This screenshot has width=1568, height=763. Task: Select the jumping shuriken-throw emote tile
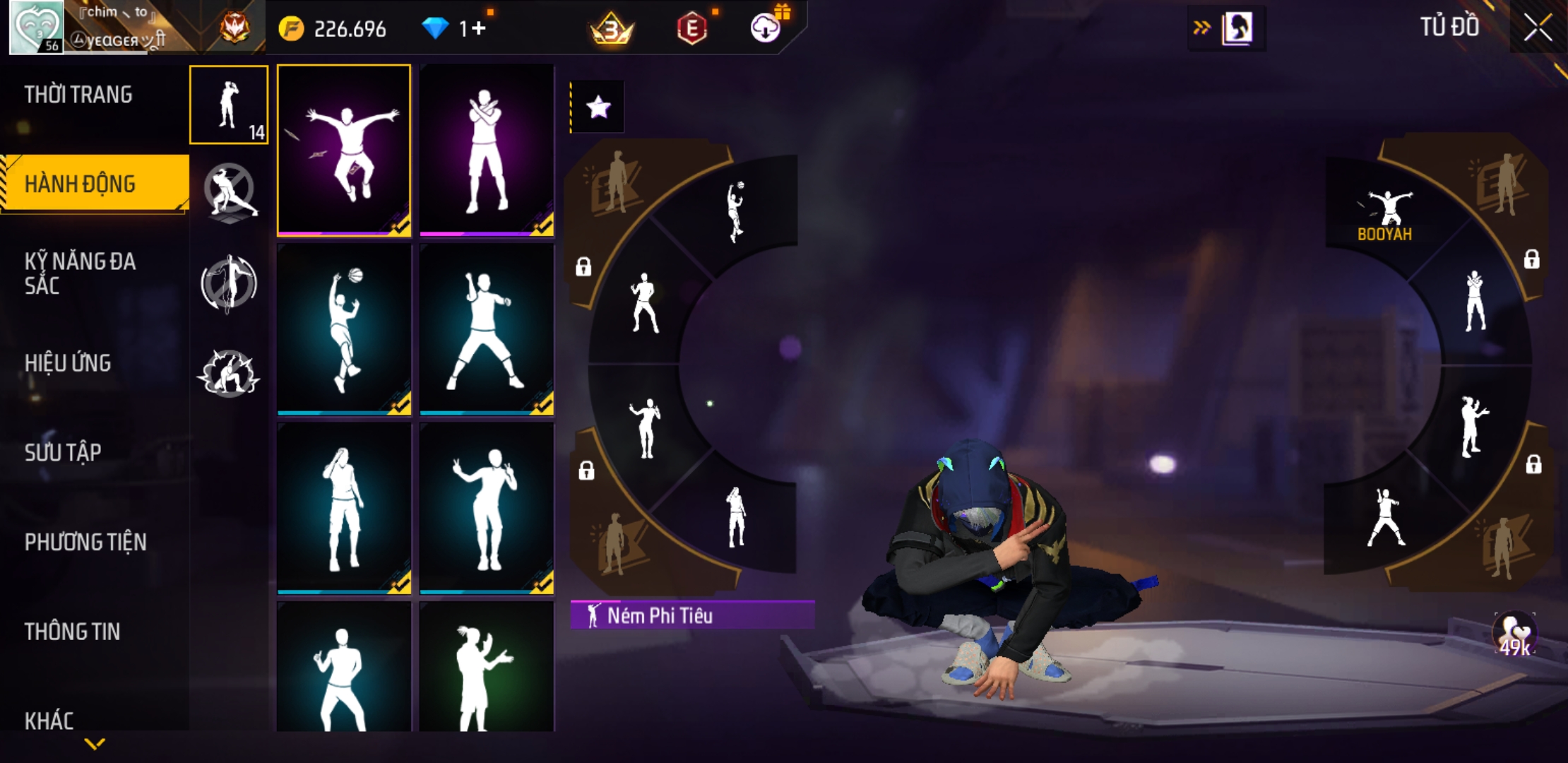(344, 150)
